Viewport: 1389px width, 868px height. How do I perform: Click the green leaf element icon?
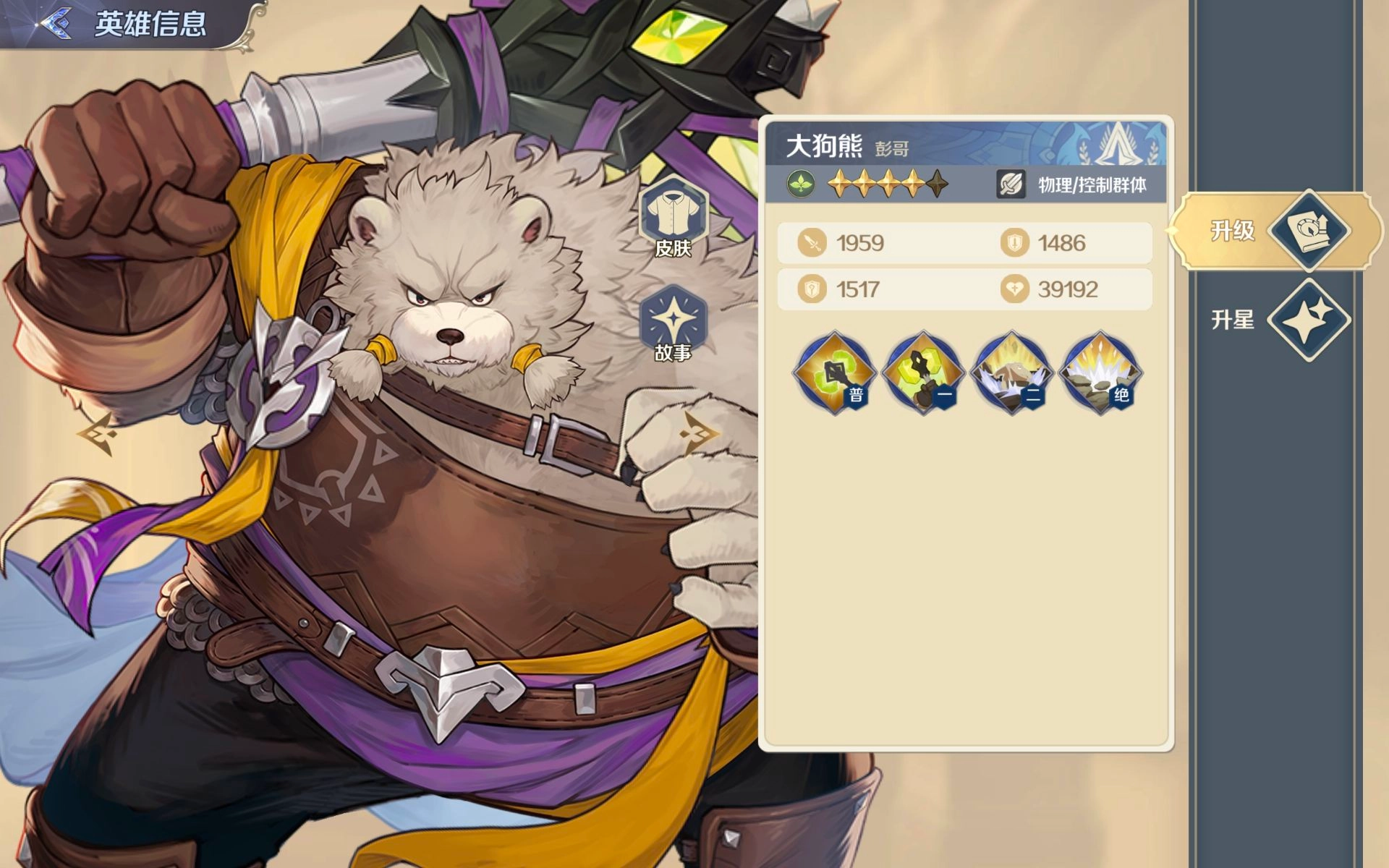pos(800,184)
